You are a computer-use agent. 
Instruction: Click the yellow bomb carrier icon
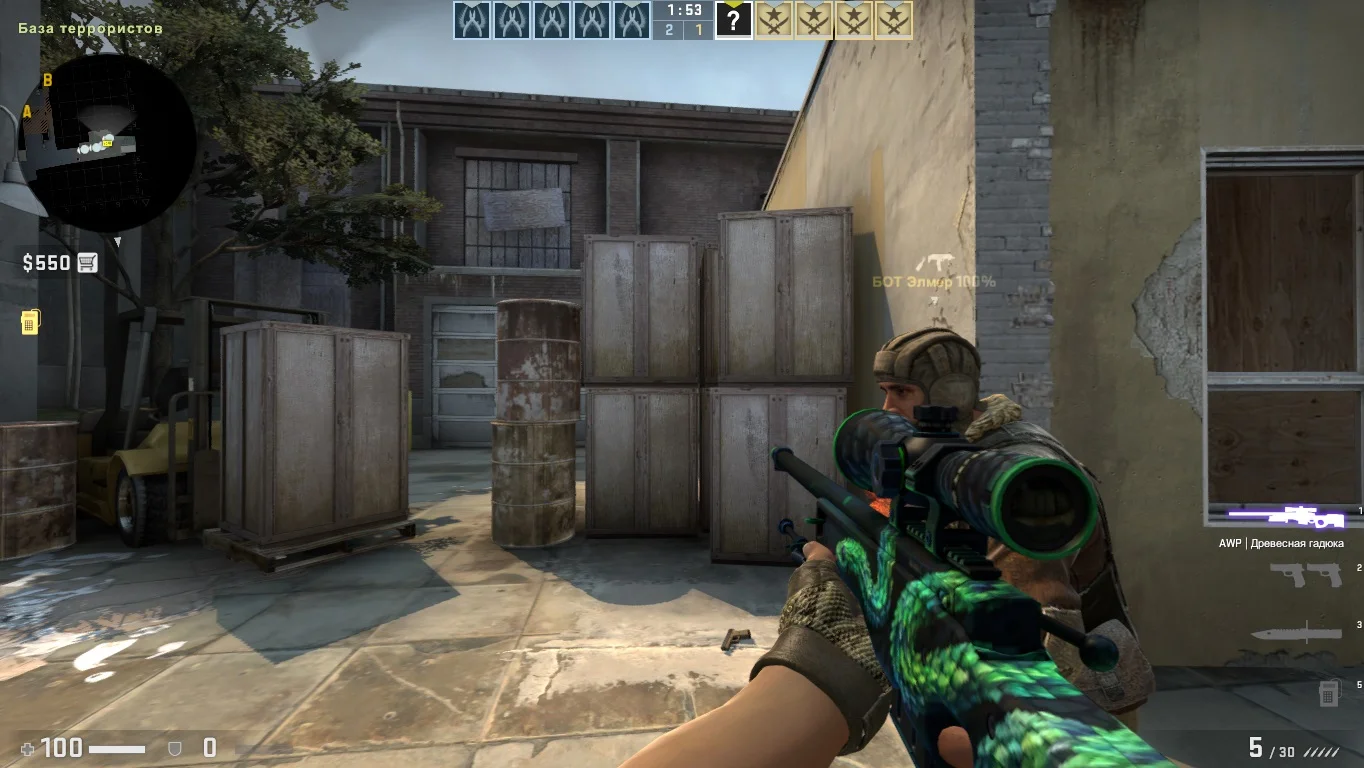tap(30, 322)
